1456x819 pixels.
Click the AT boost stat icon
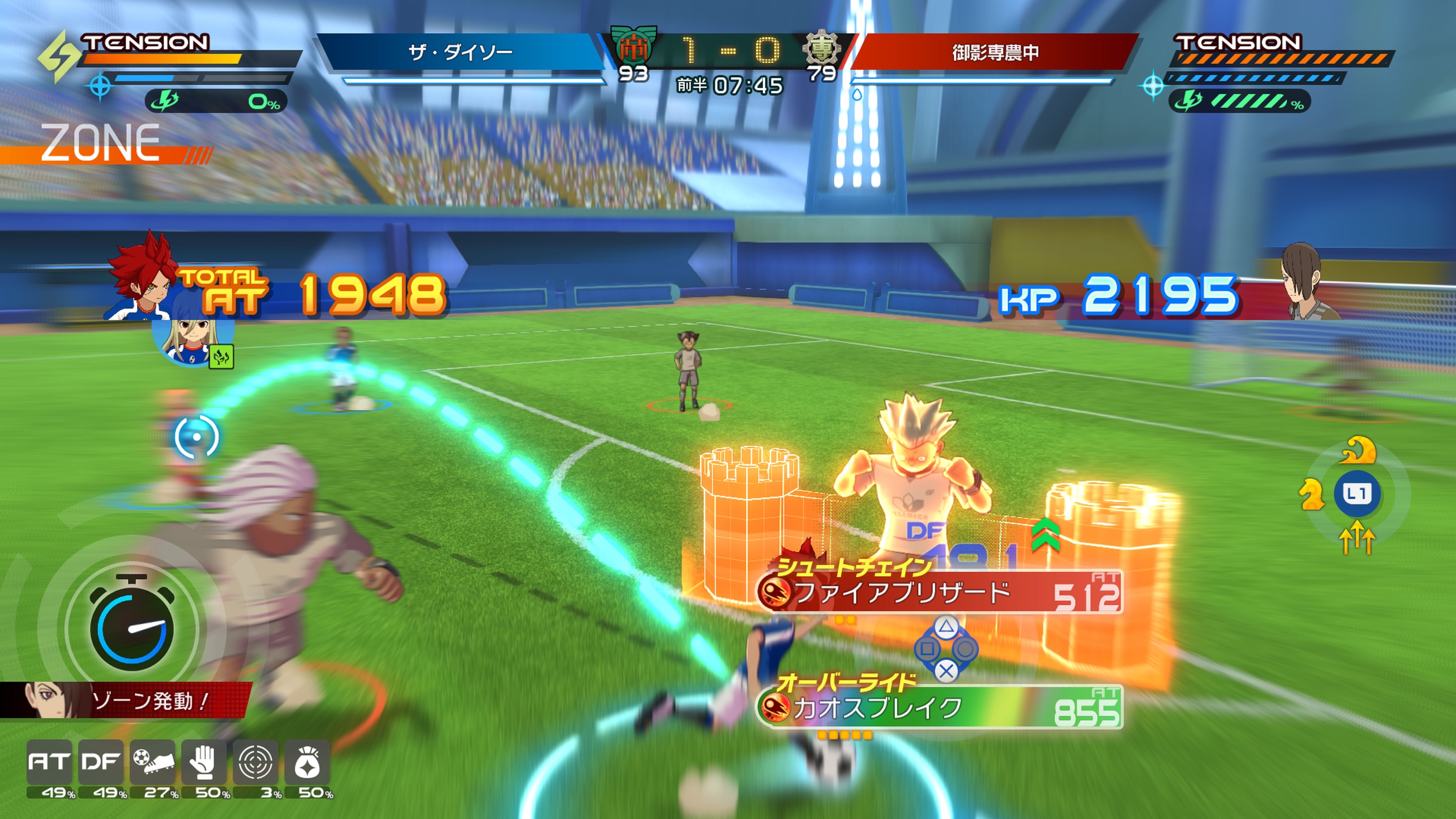(49, 761)
